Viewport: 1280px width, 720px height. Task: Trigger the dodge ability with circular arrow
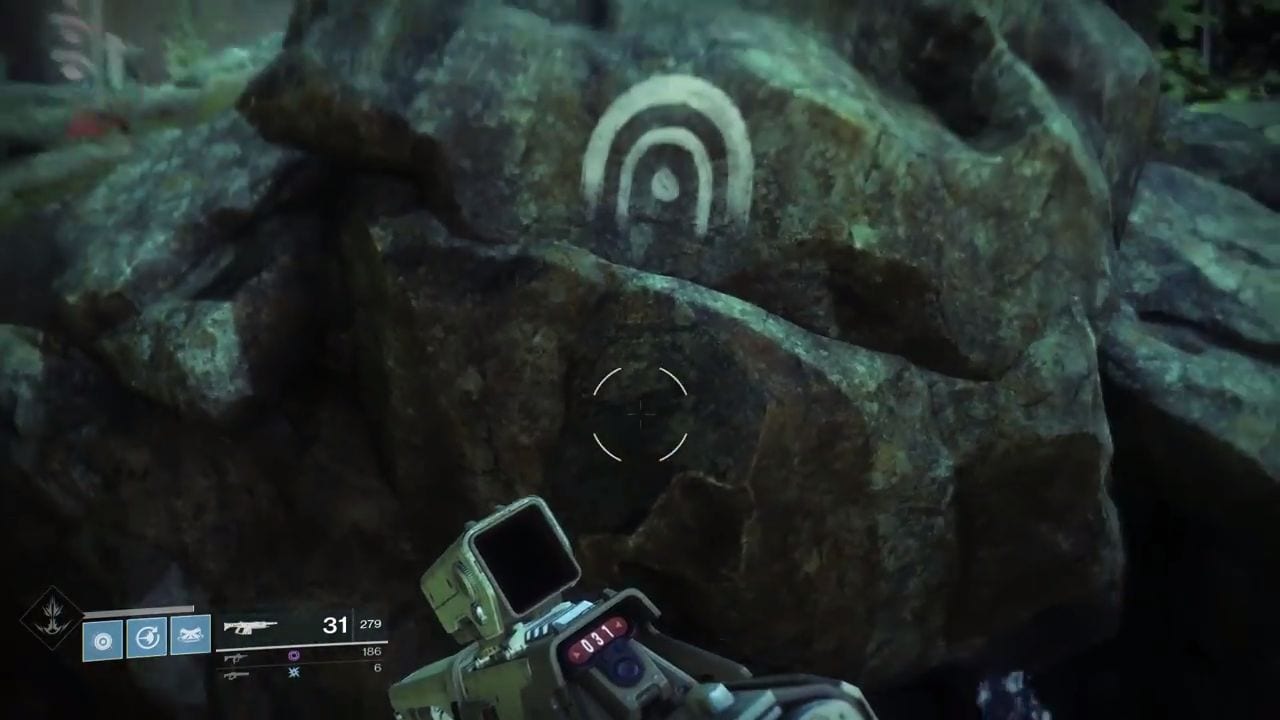146,637
